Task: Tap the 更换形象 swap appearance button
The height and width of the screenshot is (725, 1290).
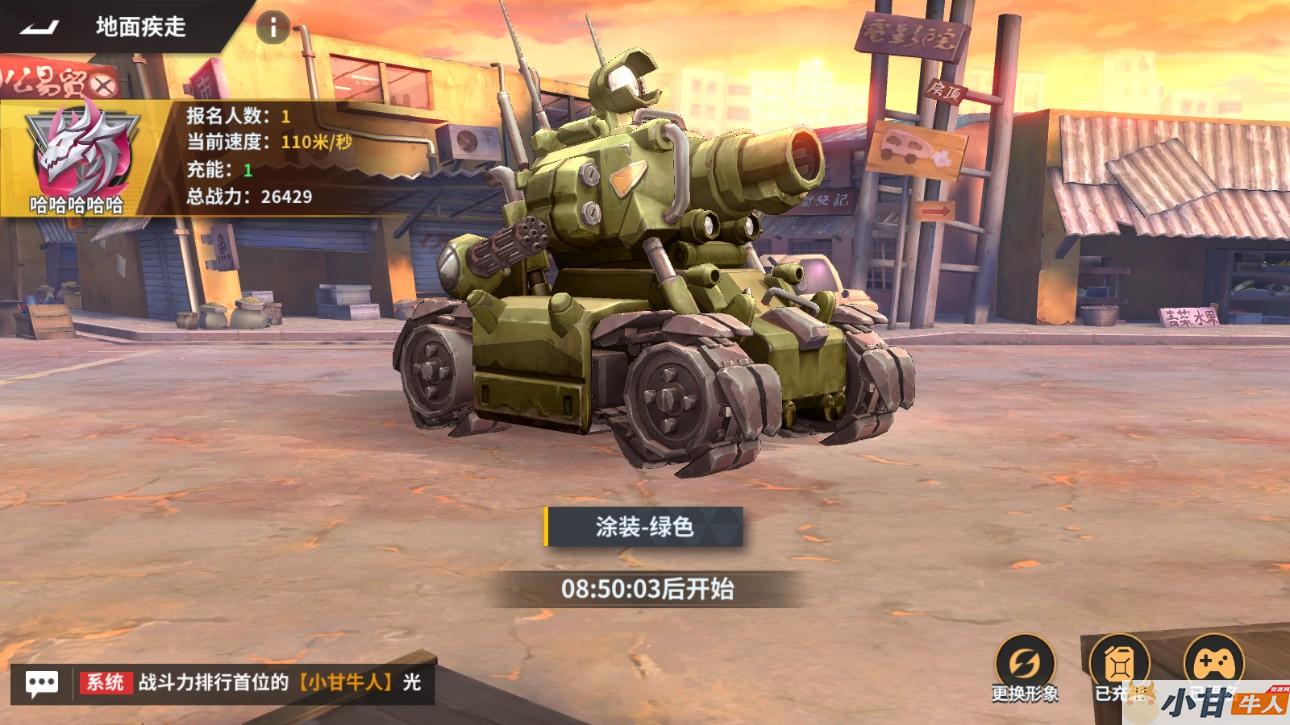Action: point(1025,662)
